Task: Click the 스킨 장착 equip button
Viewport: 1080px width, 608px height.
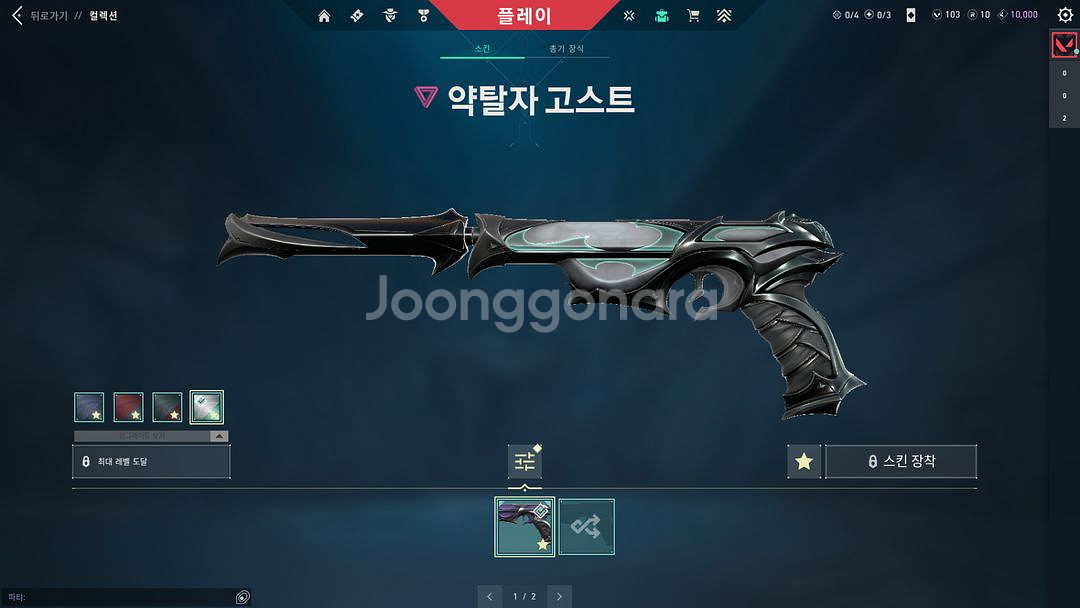Action: pyautogui.click(x=901, y=461)
